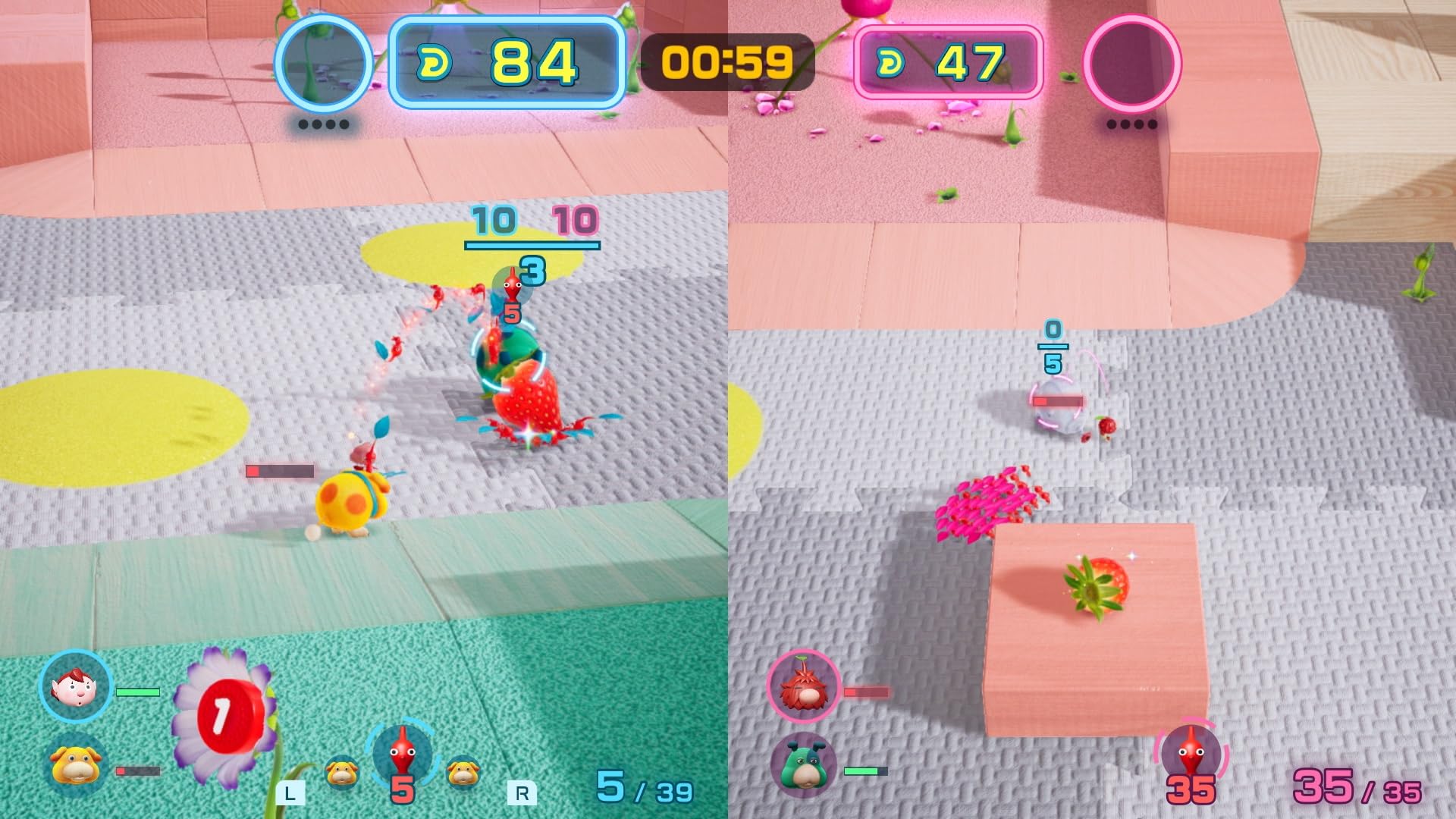Viewport: 1456px width, 819px height.
Task: Switch to the pink player screen half
Action: 1092,409
